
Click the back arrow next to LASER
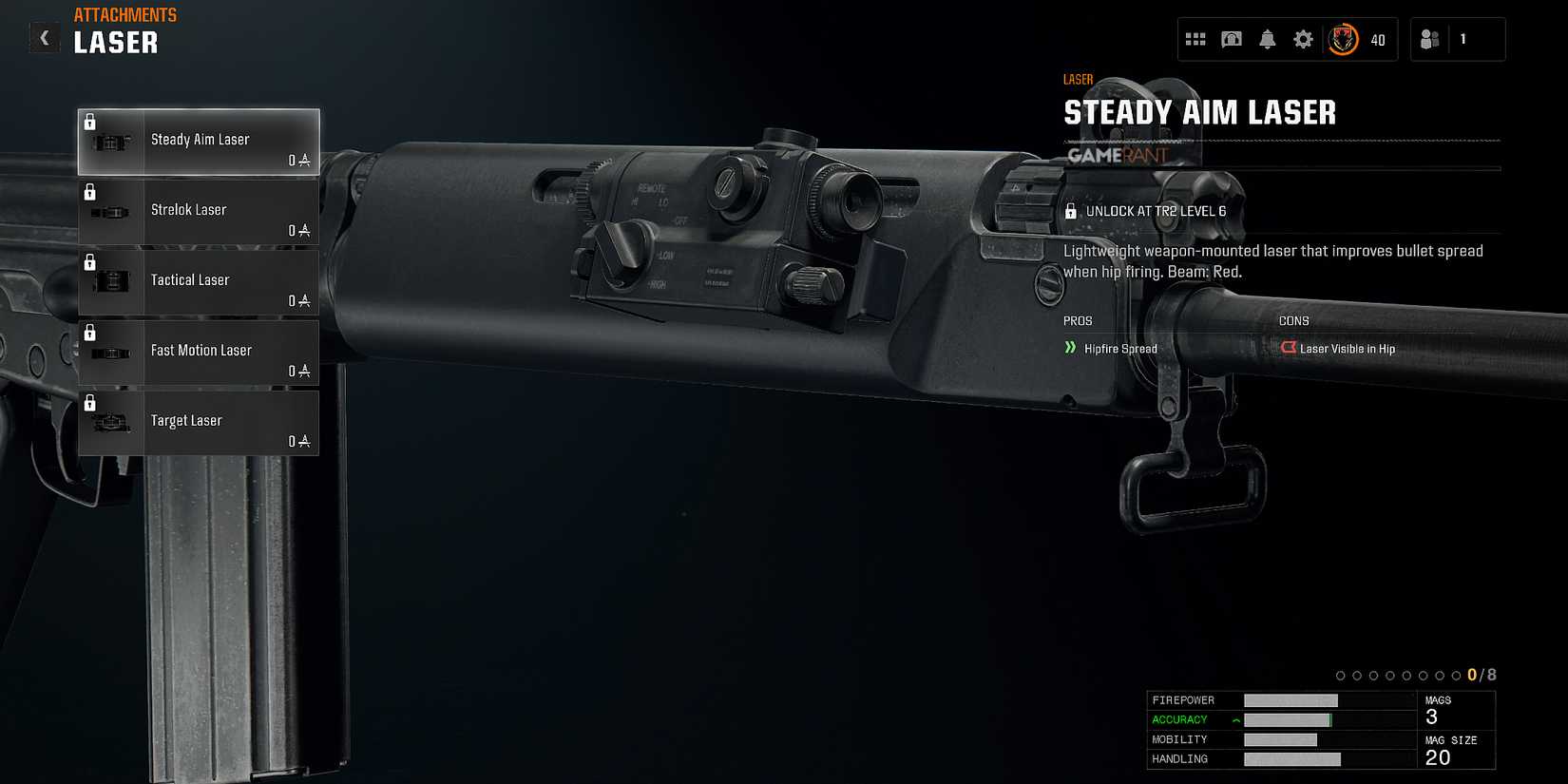point(44,37)
